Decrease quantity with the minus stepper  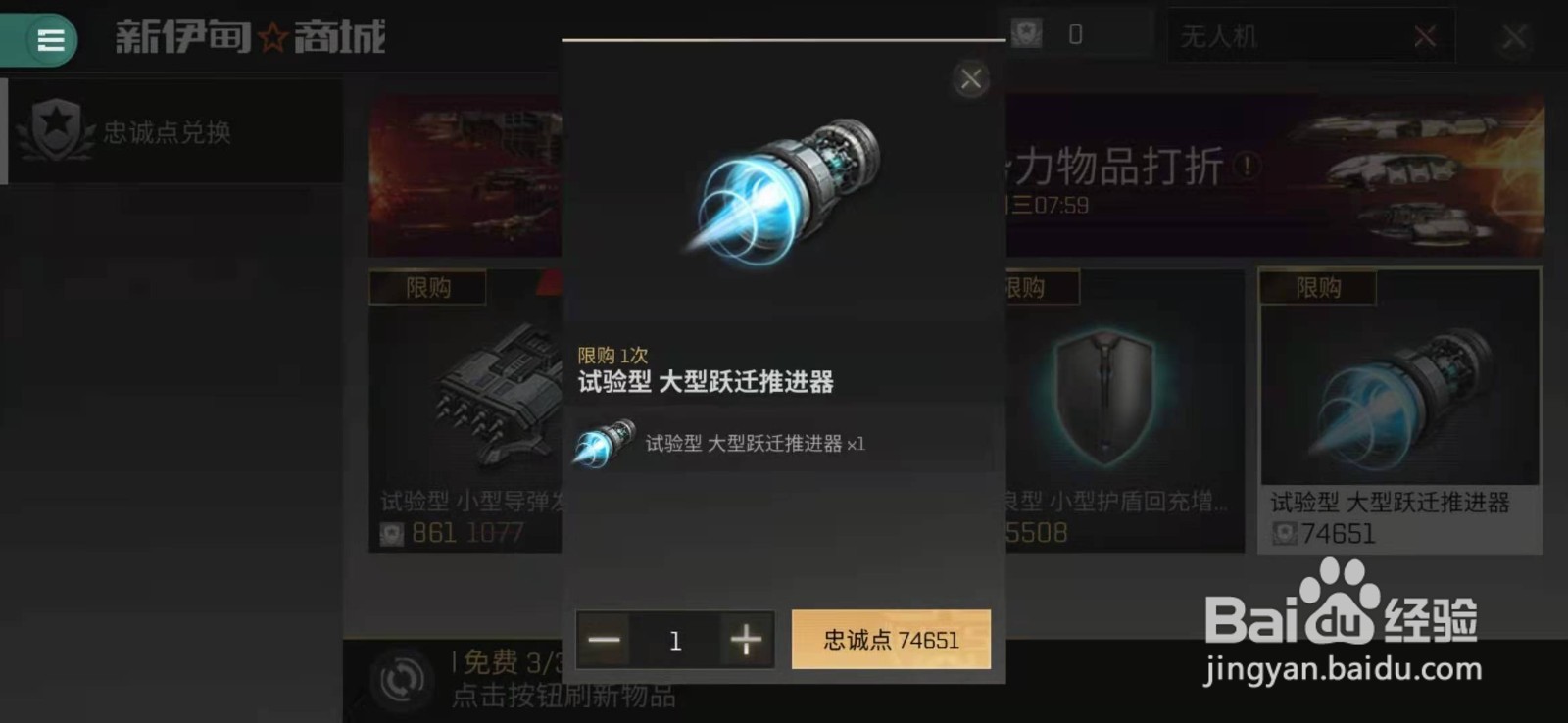pyautogui.click(x=604, y=640)
